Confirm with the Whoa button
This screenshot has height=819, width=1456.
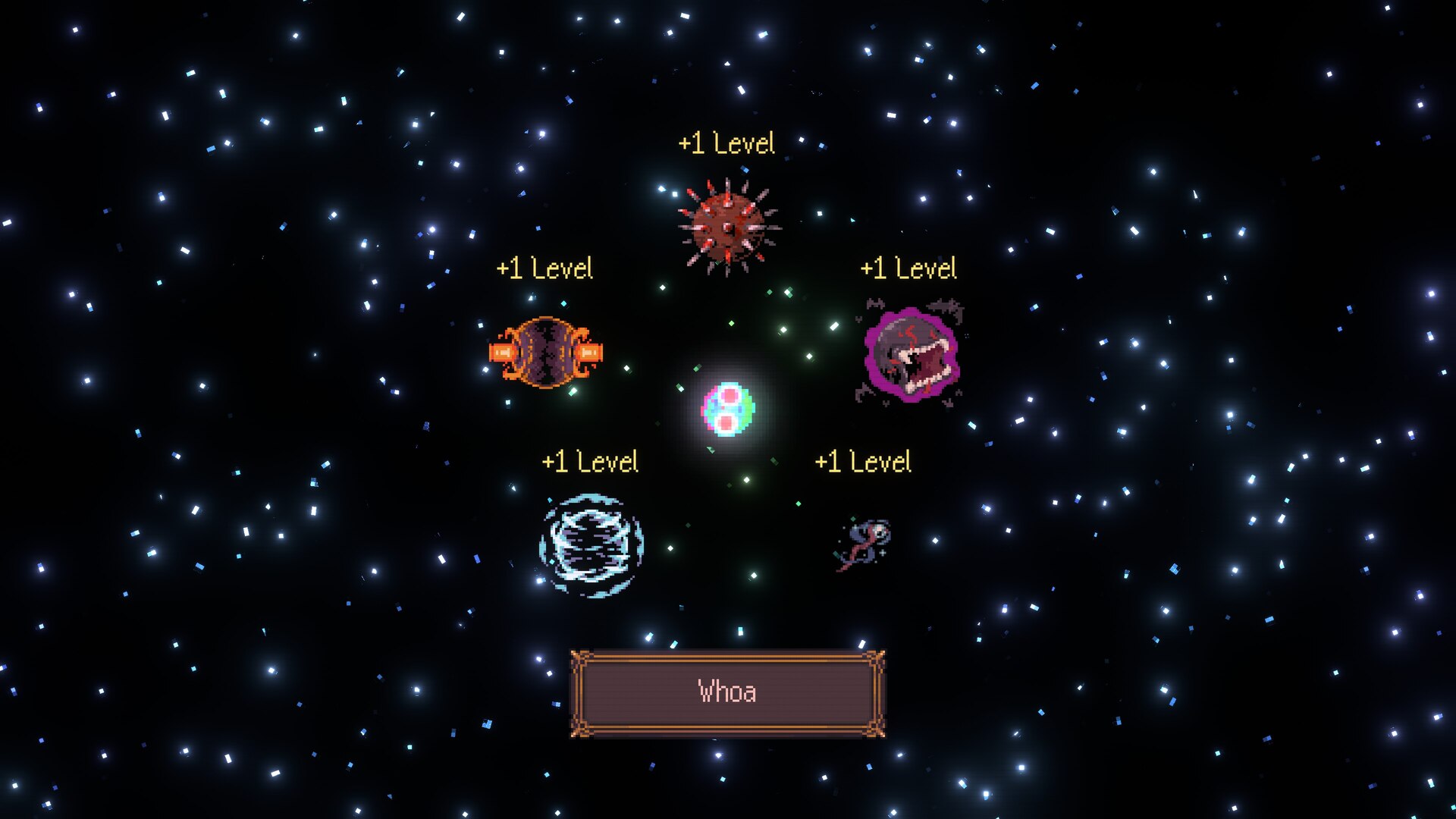point(727,692)
